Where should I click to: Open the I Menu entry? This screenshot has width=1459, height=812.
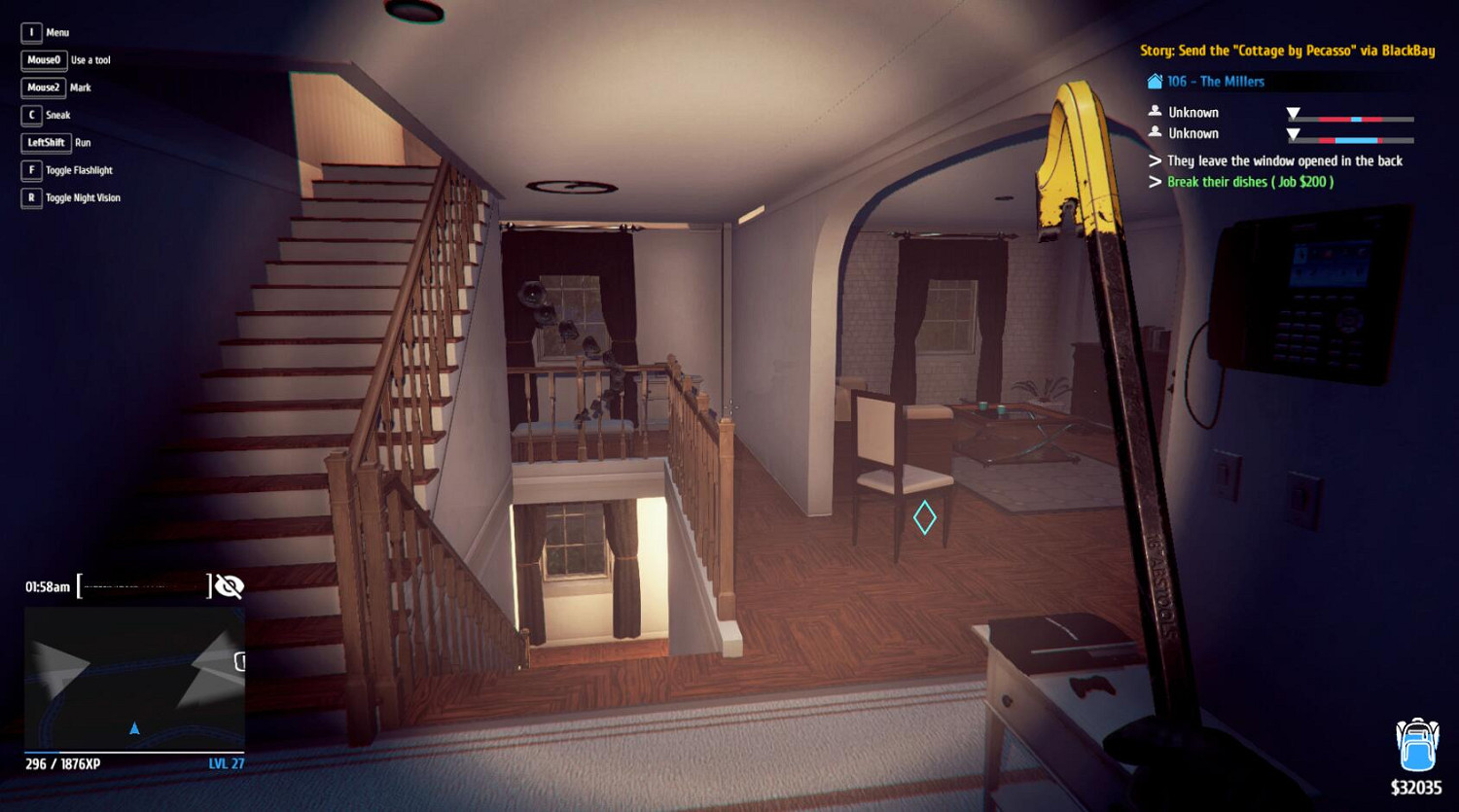31,32
